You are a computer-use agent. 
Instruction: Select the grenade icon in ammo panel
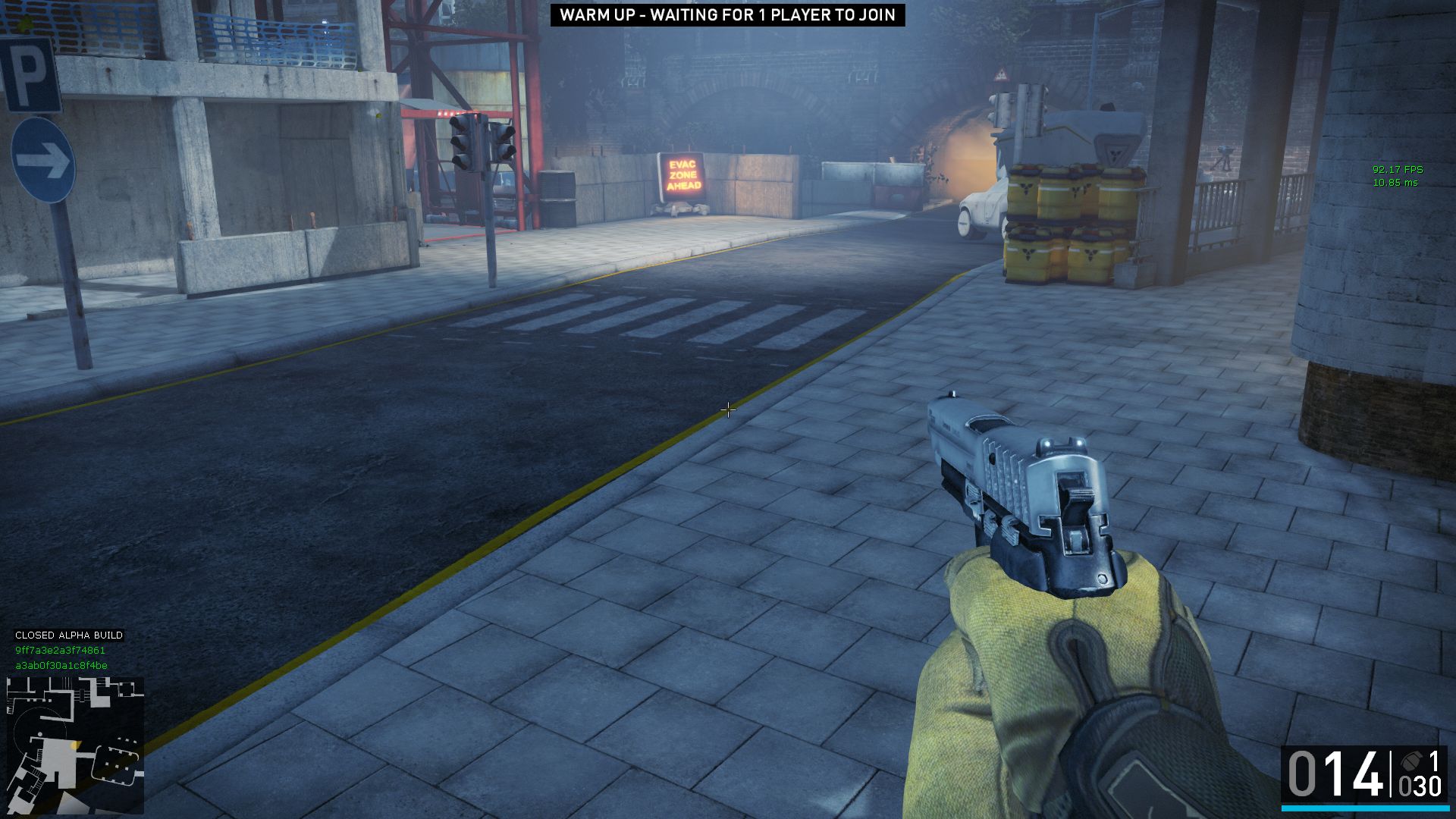click(x=1410, y=761)
